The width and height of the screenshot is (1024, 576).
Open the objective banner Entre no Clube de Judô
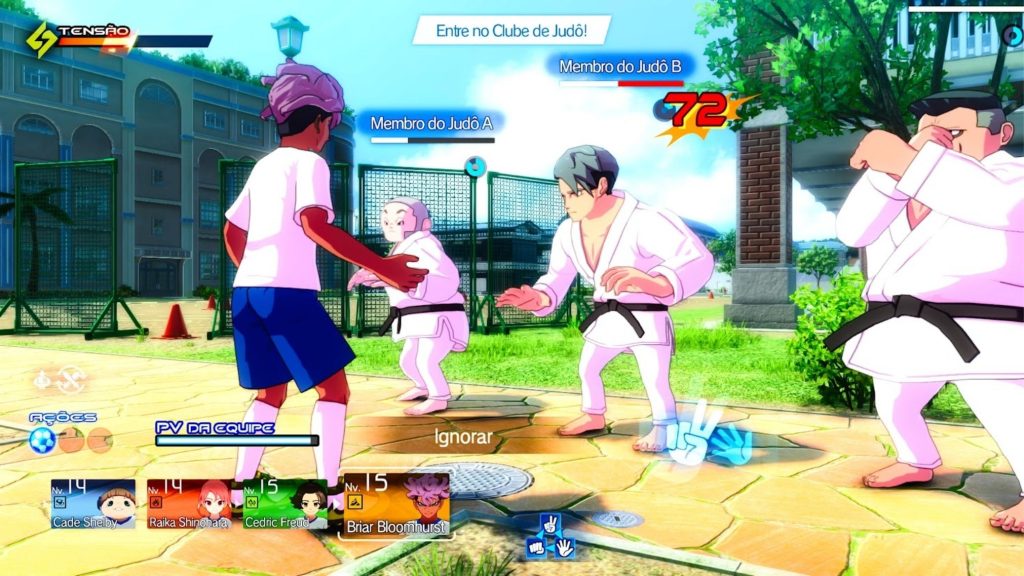pos(510,31)
